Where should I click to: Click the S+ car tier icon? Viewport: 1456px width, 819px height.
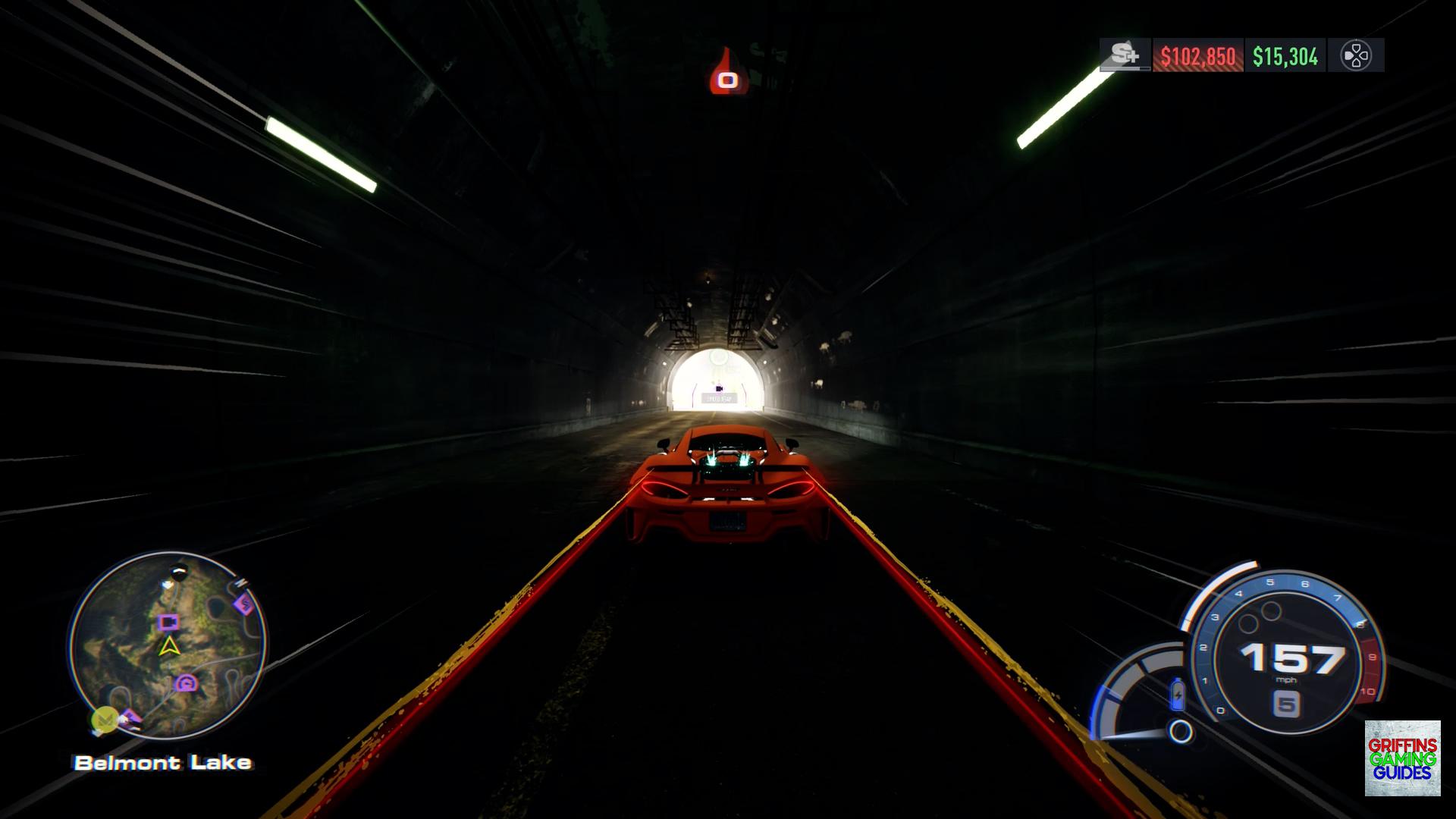pyautogui.click(x=1125, y=55)
